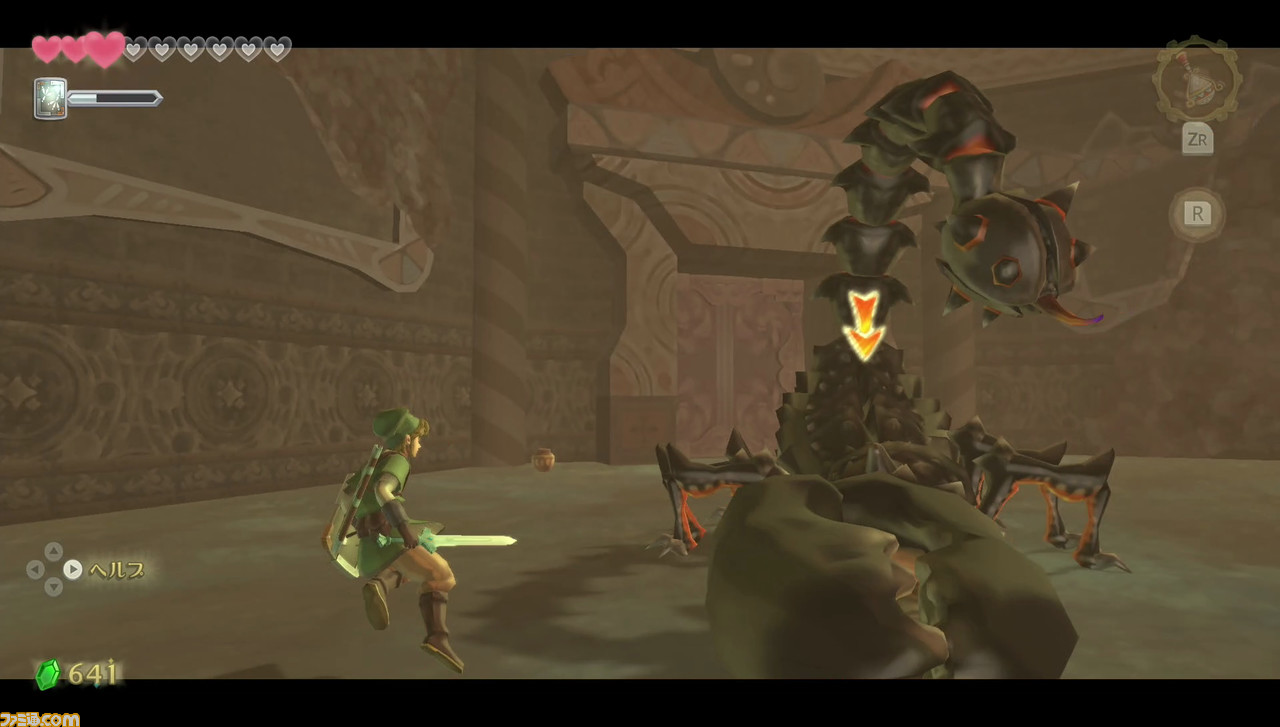
Task: Click the ZR button prompt icon
Action: pos(1196,140)
